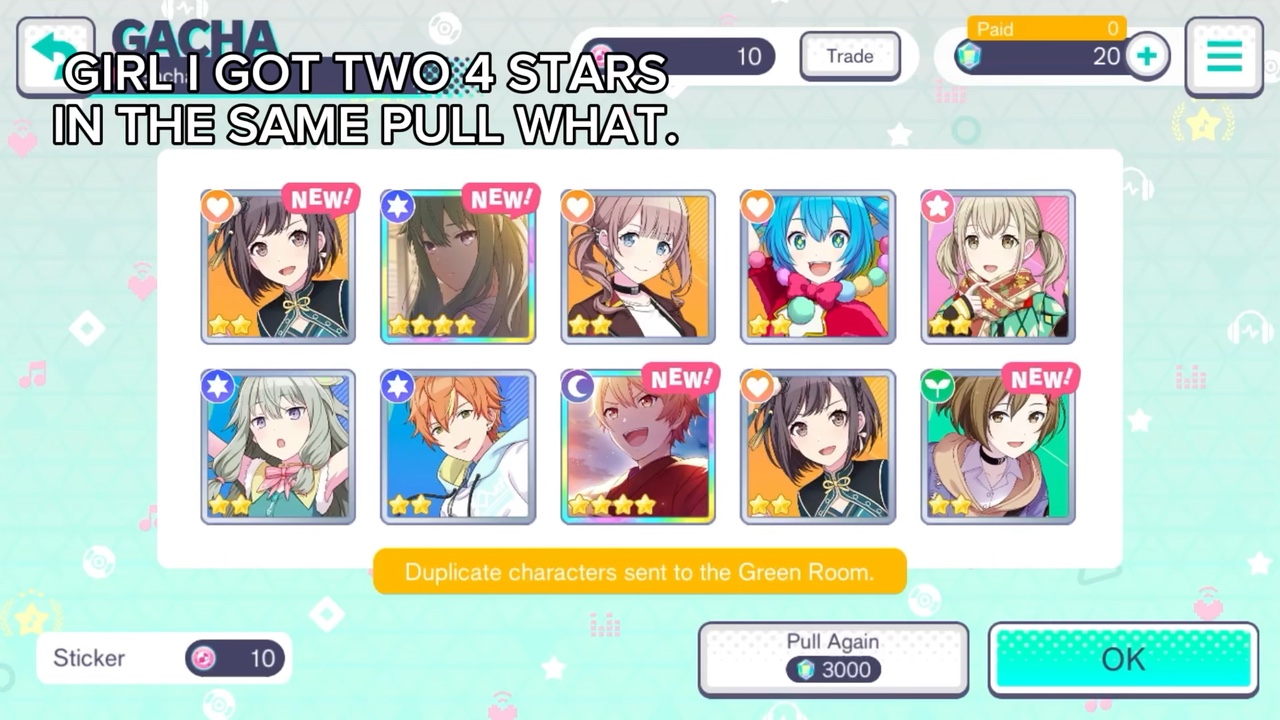Viewport: 1280px width, 720px height.
Task: Choose the blue-haired girl in red outfit card
Action: pyautogui.click(x=818, y=267)
